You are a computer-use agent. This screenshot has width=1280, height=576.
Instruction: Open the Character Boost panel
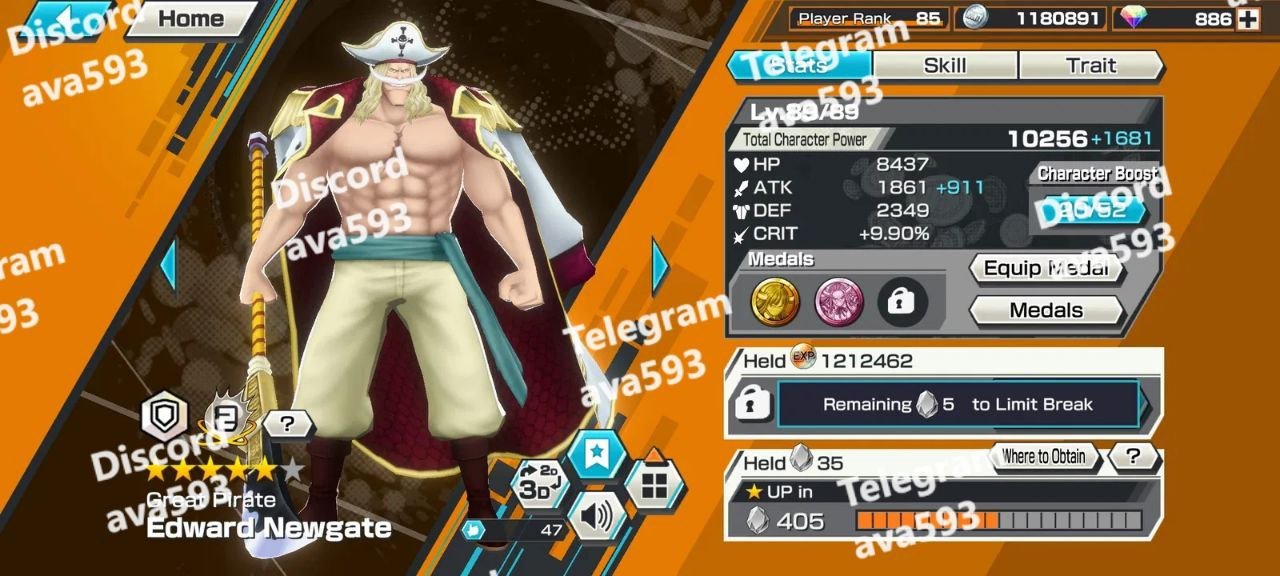click(1090, 209)
